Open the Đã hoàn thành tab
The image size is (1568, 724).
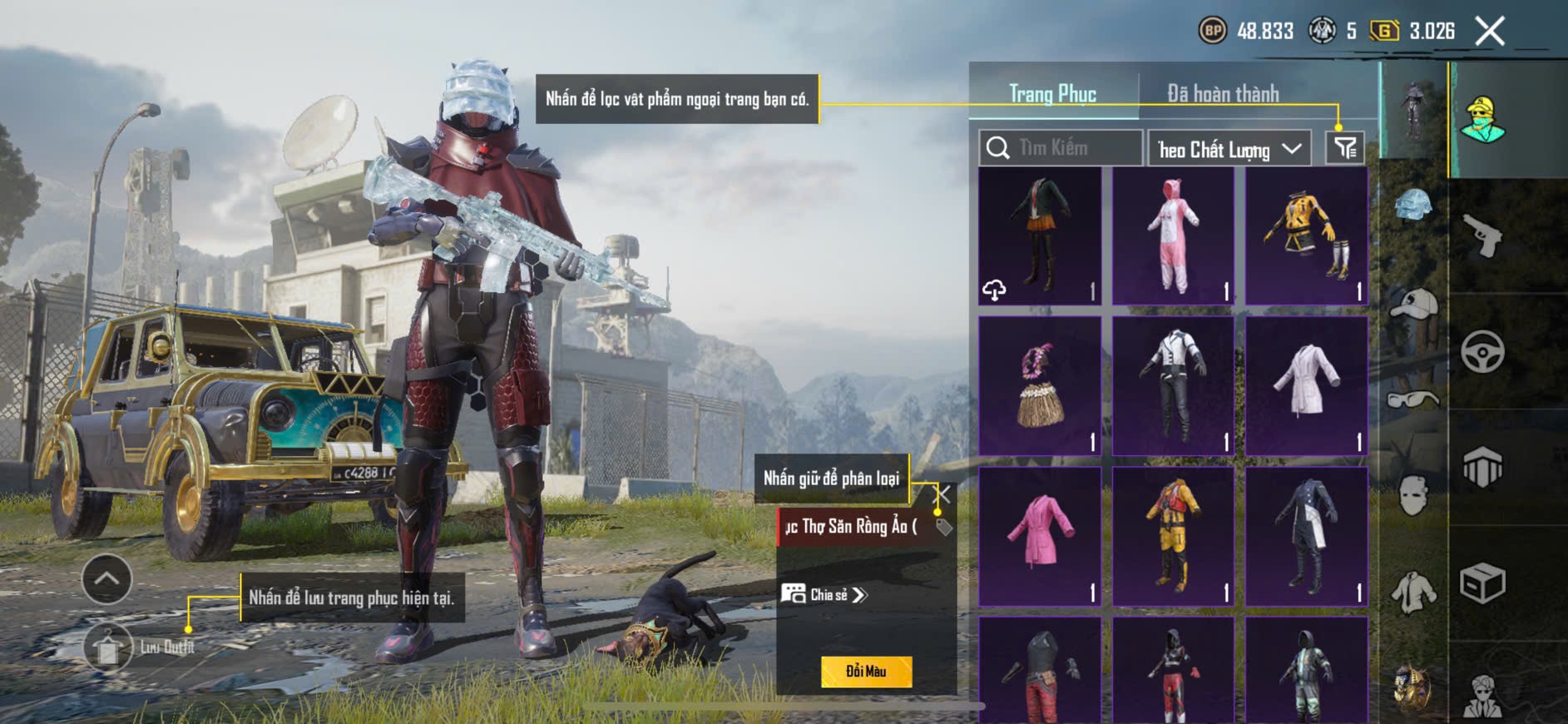click(x=1223, y=94)
